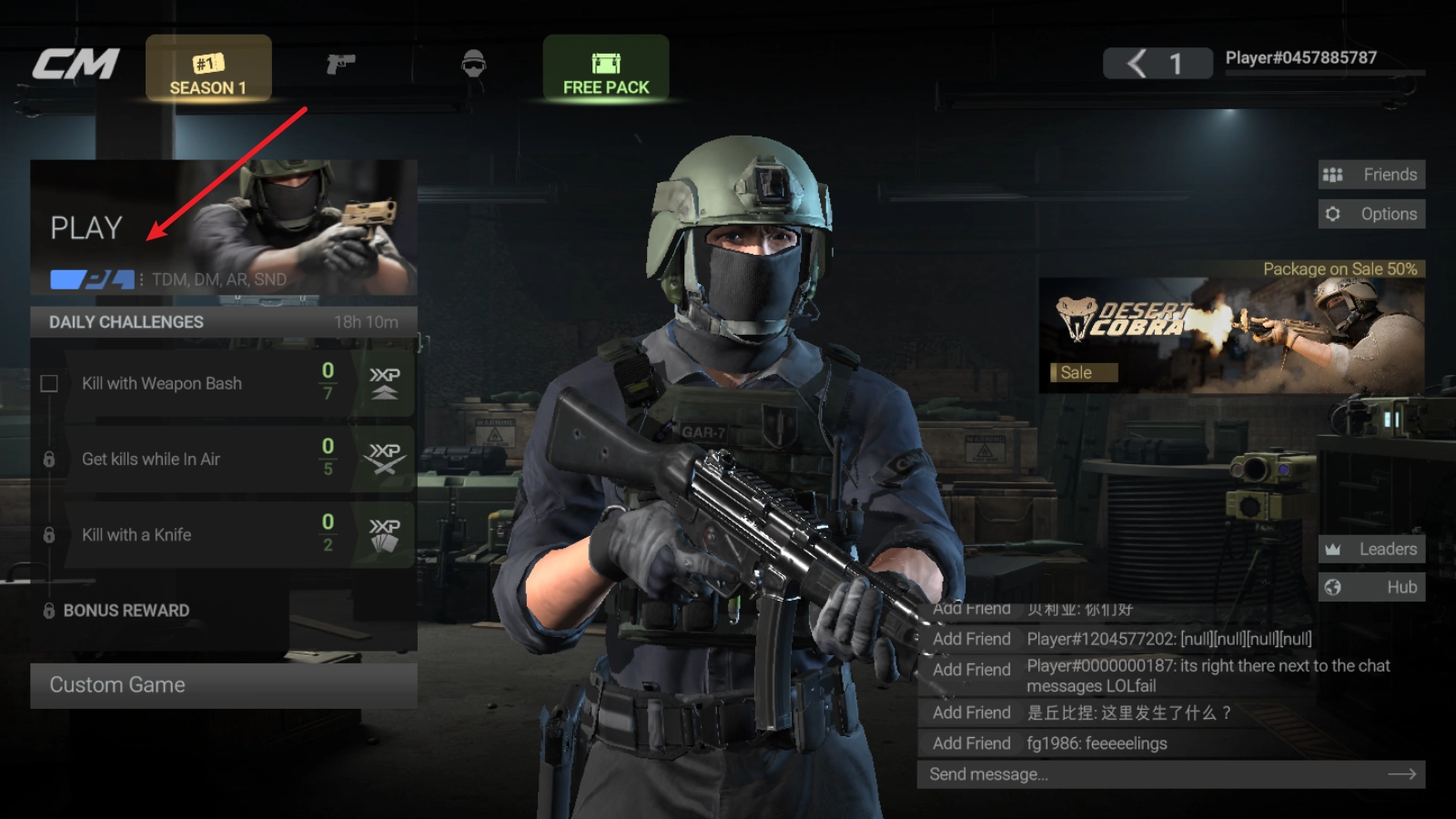
Task: Focus the Send message chat field
Action: [x=1147, y=774]
